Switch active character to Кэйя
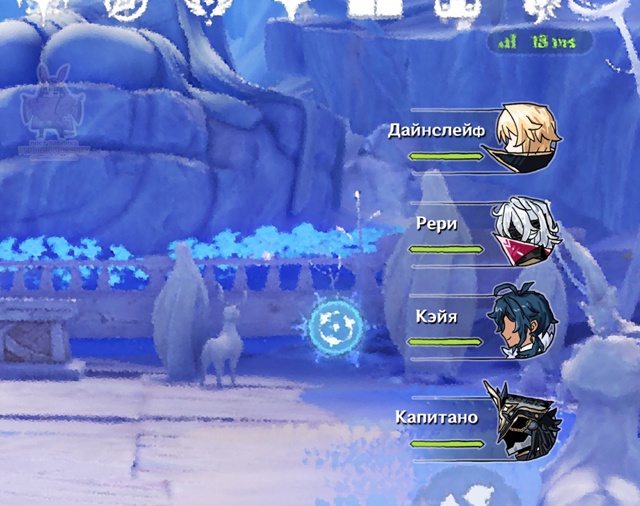Viewport: 640px width, 506px height. click(x=522, y=324)
